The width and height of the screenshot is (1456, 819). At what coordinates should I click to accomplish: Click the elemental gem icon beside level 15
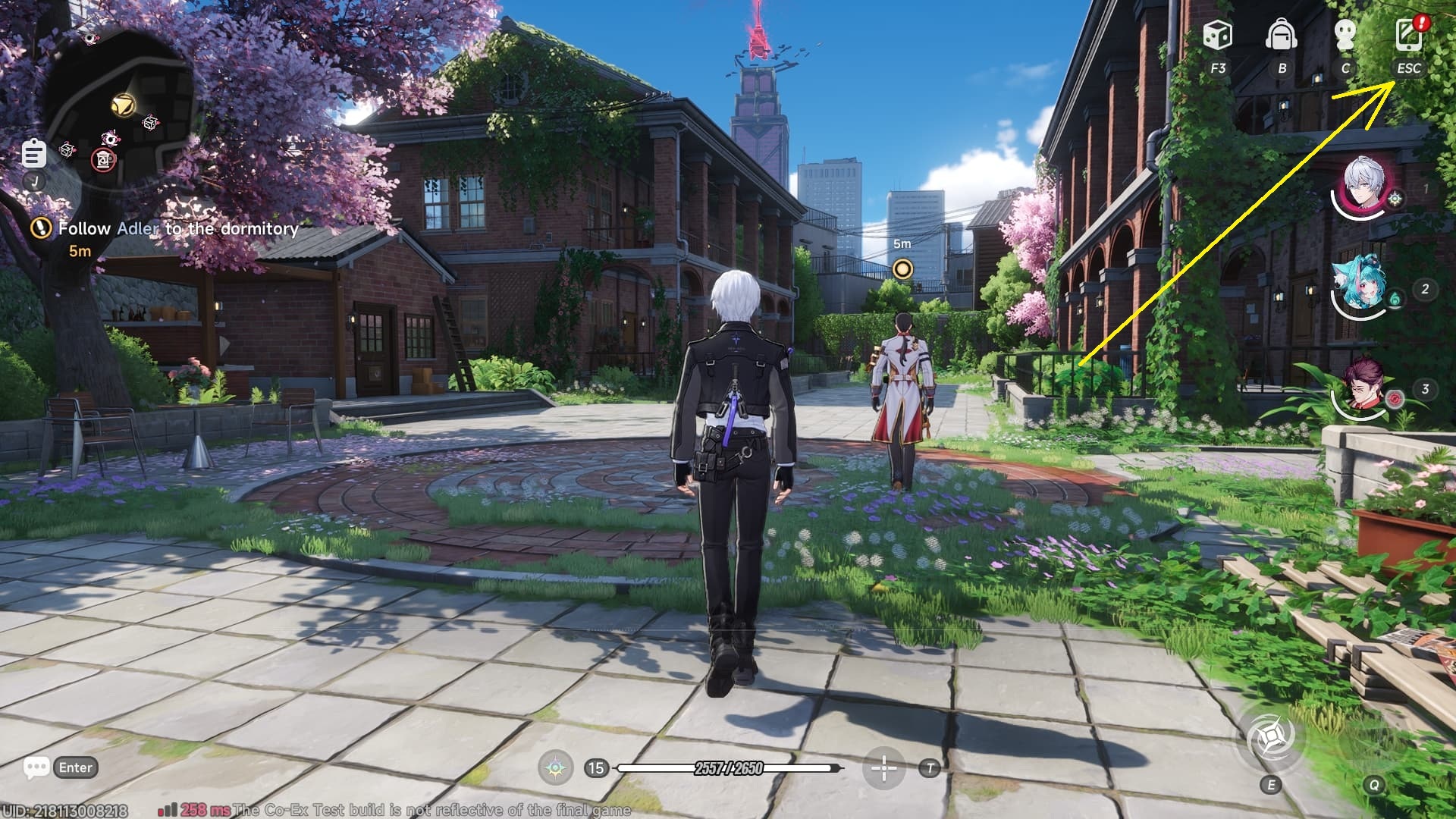click(556, 768)
